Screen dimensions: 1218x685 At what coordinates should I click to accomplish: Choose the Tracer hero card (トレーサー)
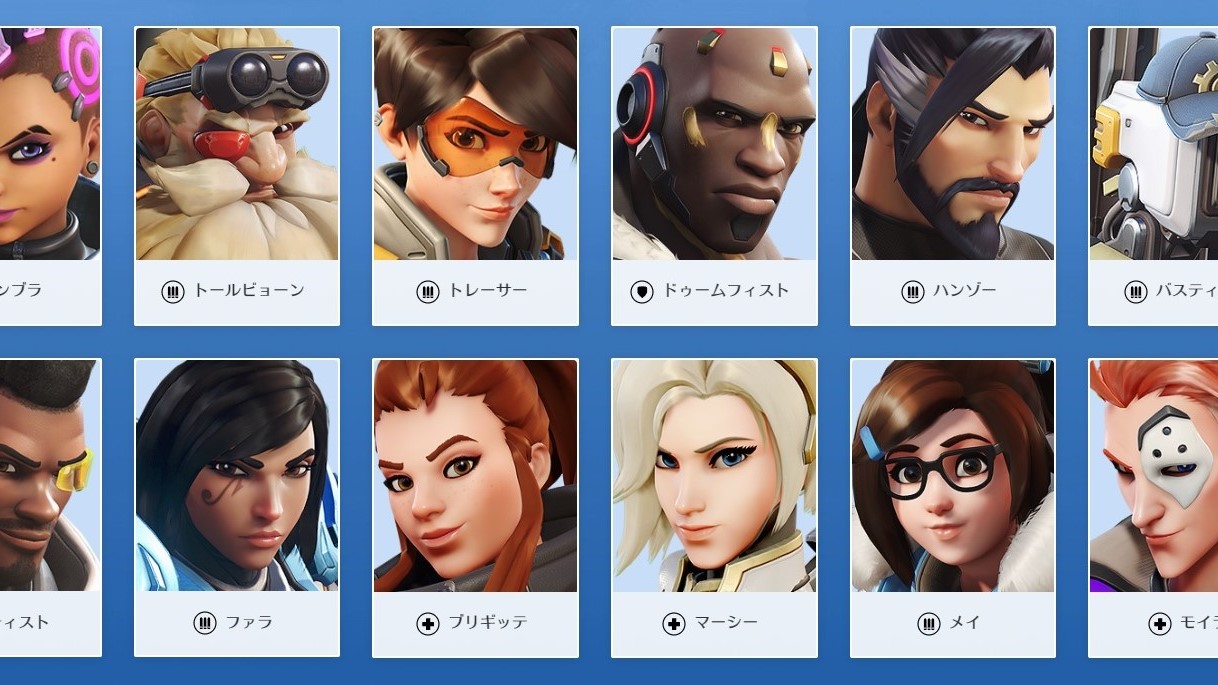475,175
